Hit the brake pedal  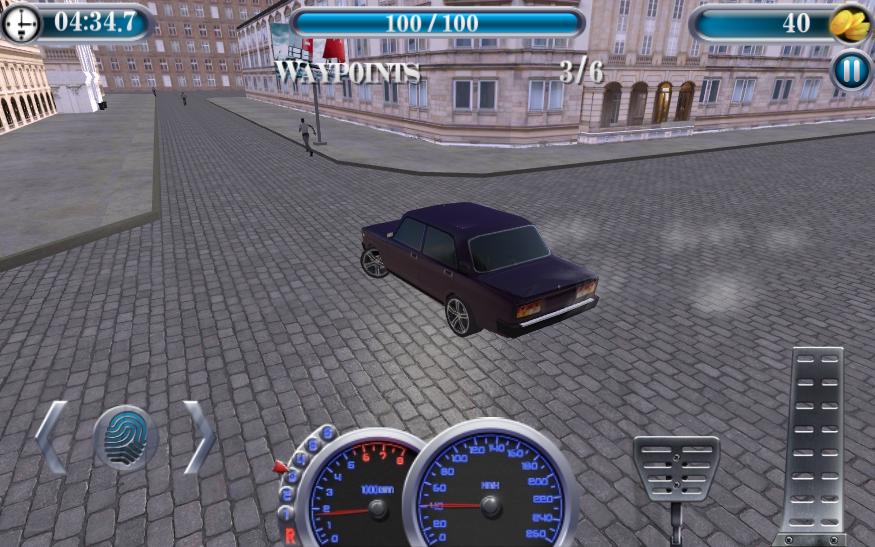pos(676,468)
